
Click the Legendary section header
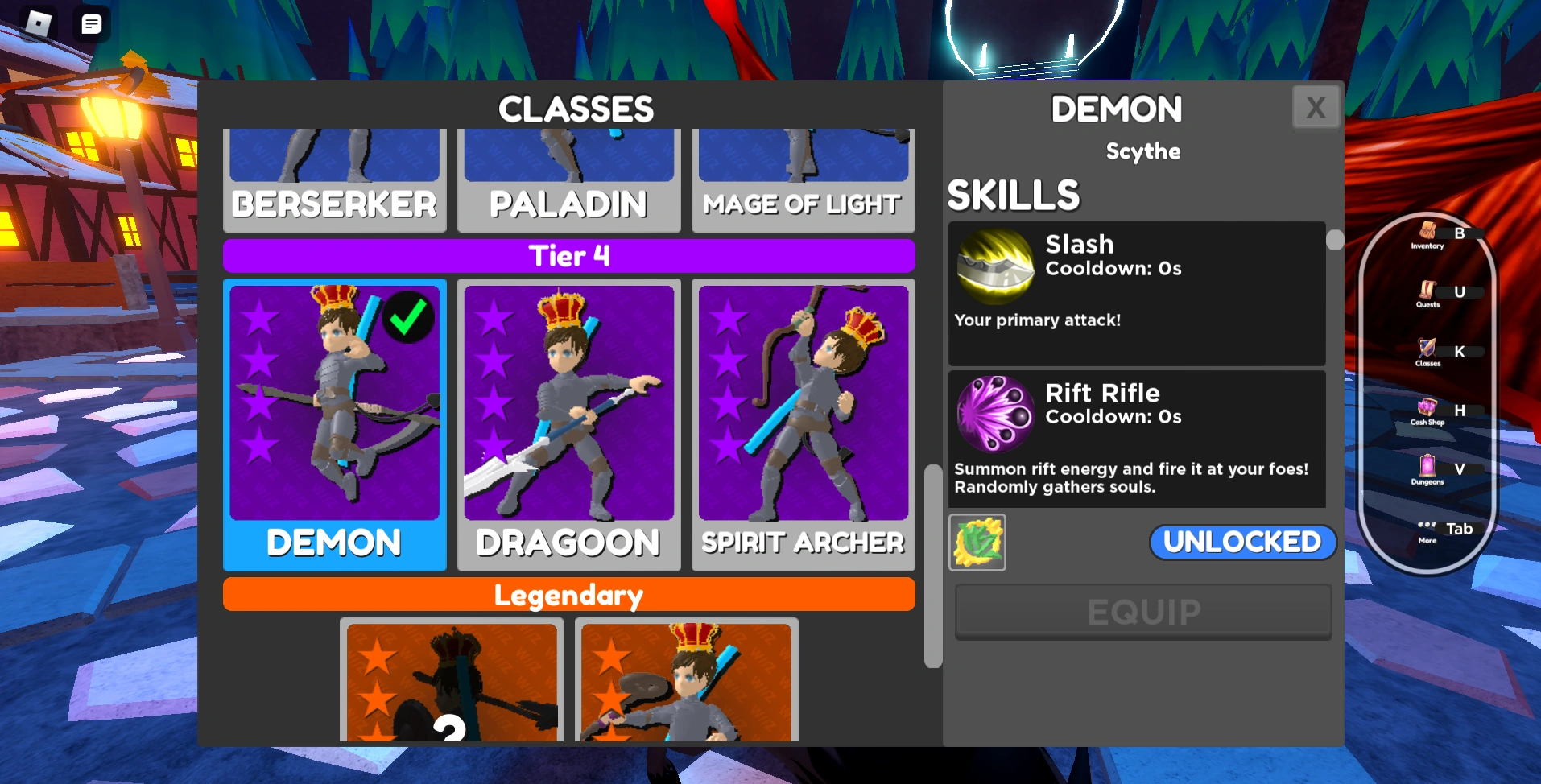(568, 595)
